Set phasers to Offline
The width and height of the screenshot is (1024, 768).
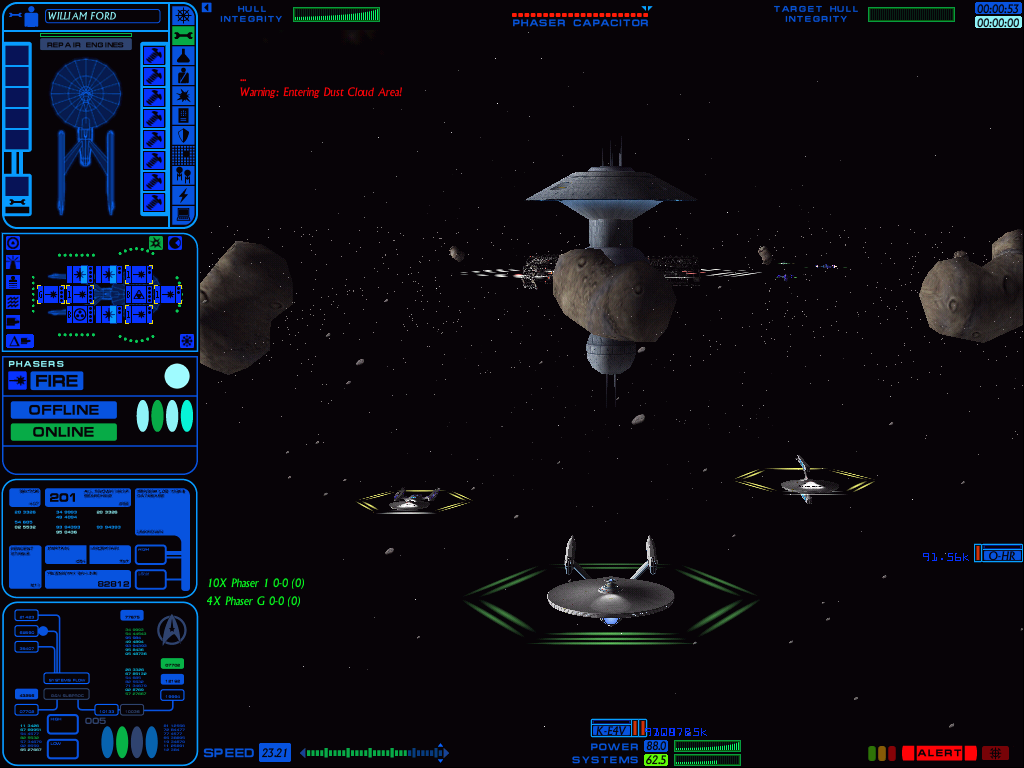click(64, 410)
